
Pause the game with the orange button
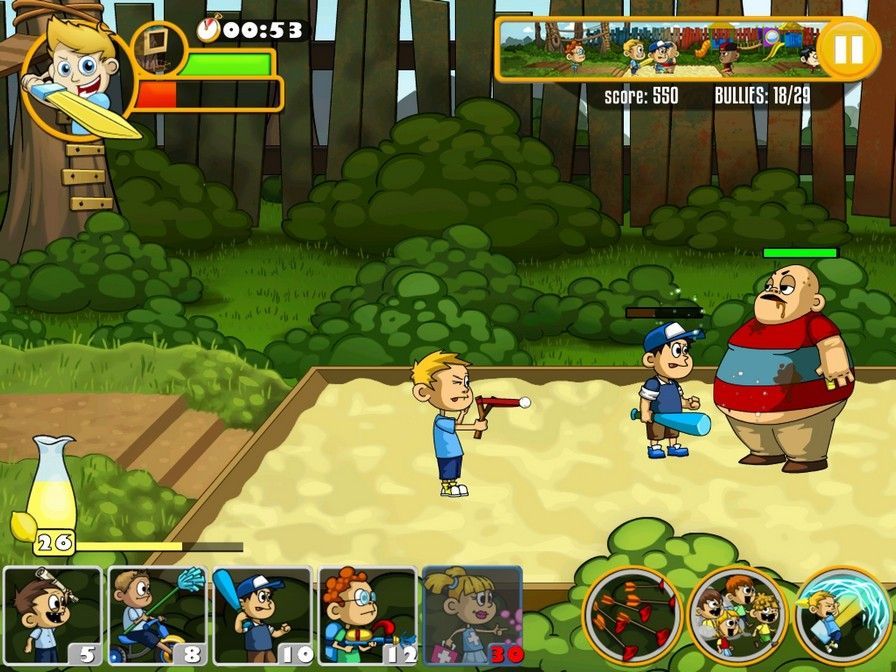847,48
